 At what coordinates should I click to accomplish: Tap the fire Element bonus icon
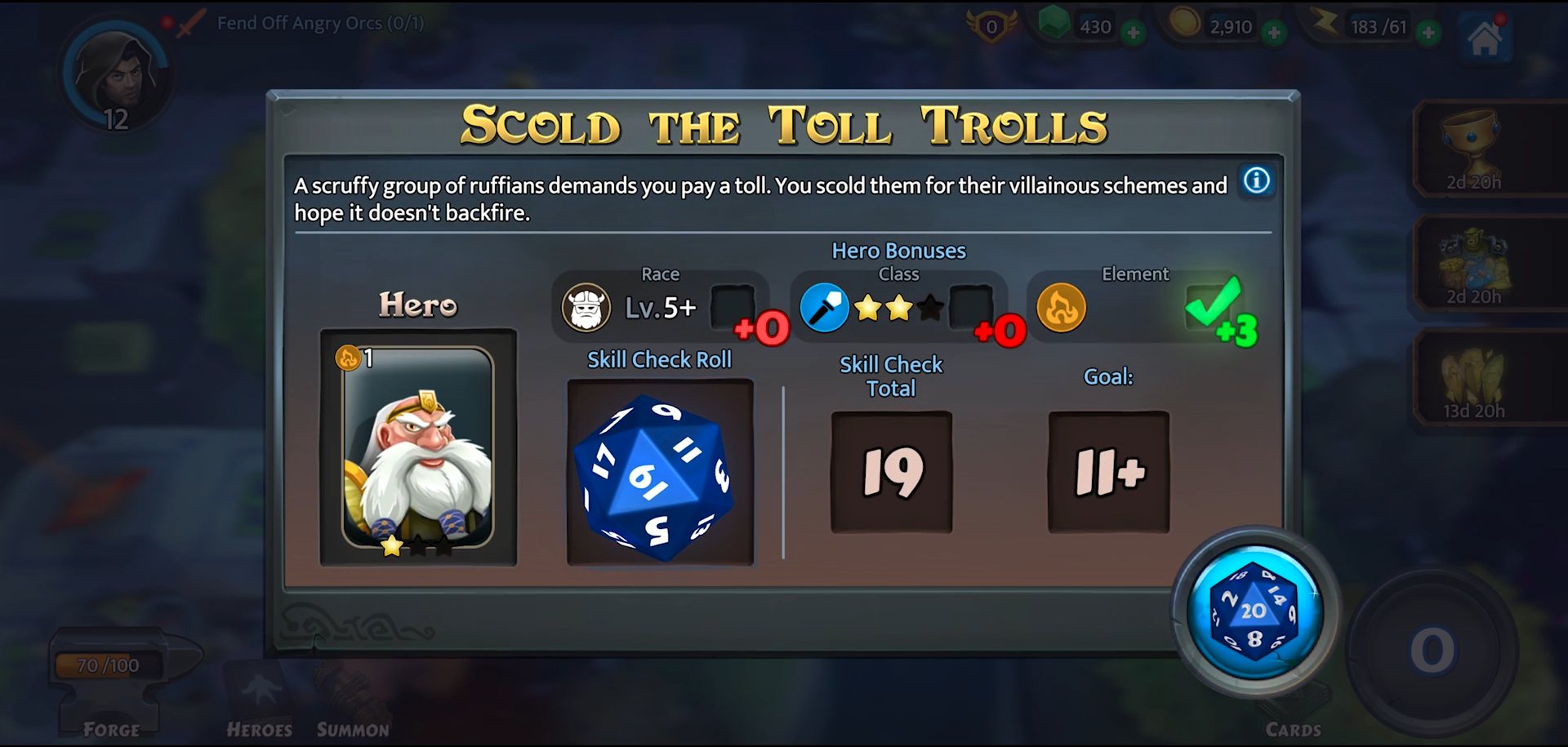(1061, 309)
